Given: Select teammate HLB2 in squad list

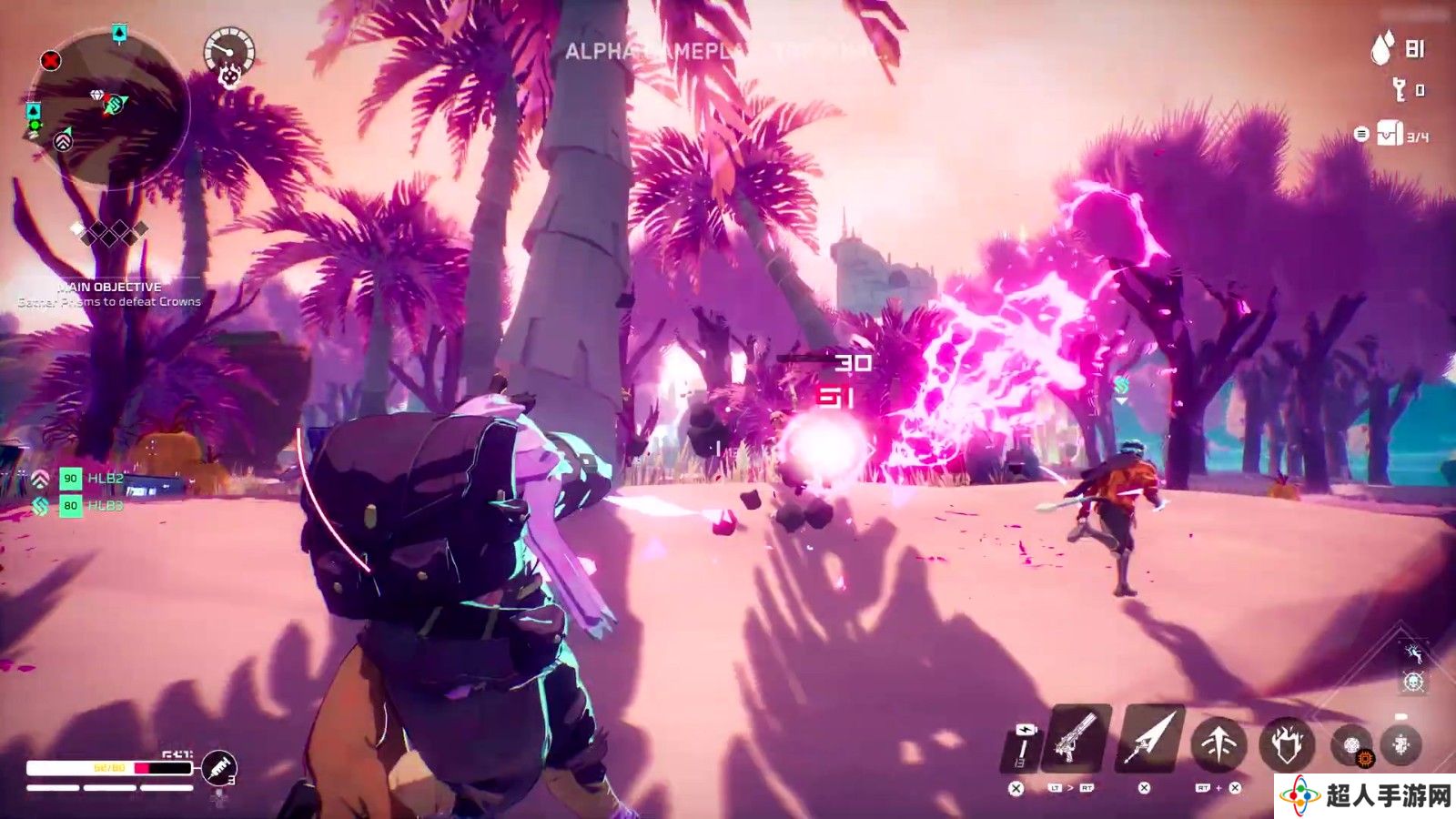Looking at the screenshot, I should 91,478.
